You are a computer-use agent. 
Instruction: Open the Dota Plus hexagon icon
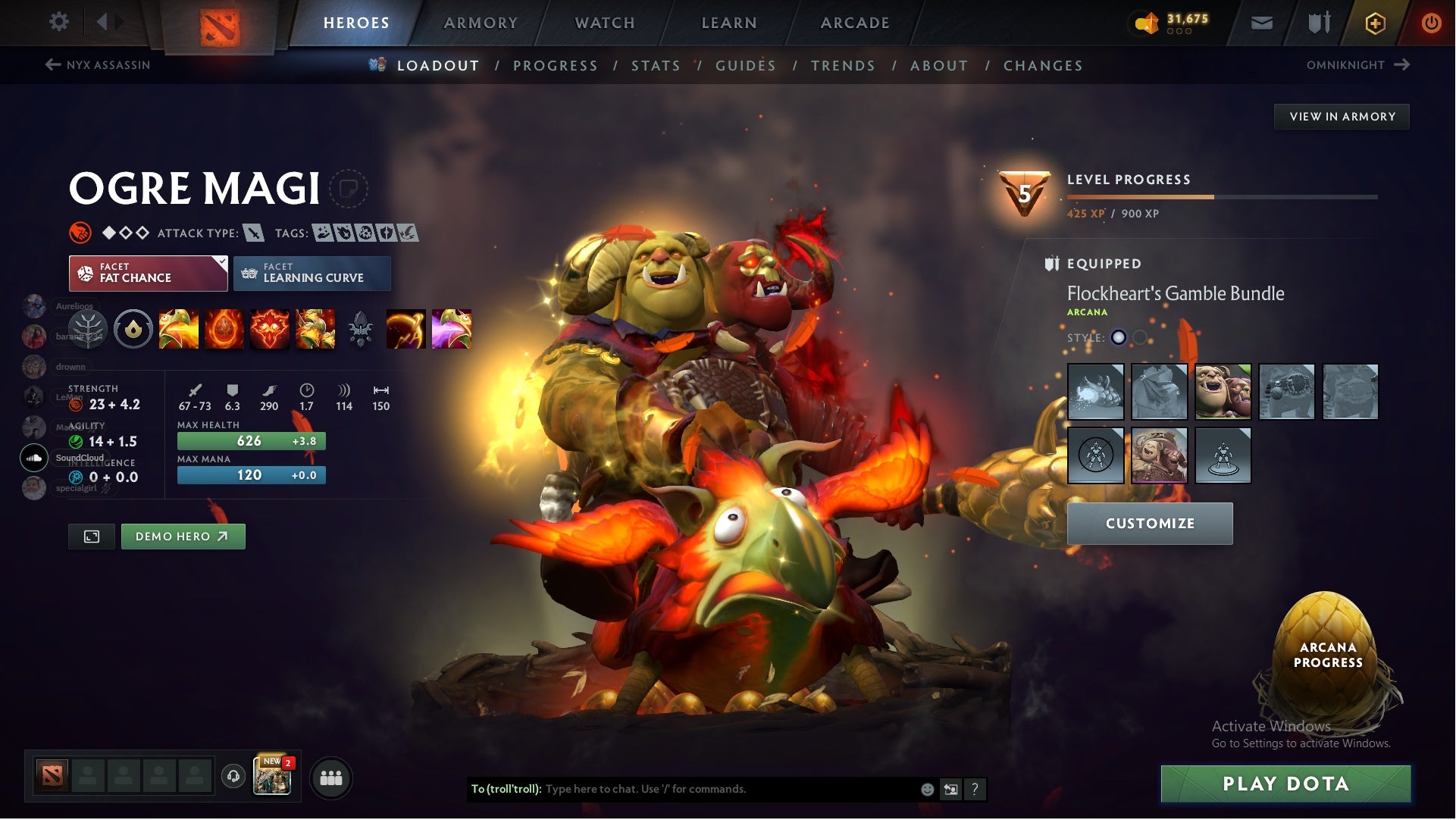1374,23
